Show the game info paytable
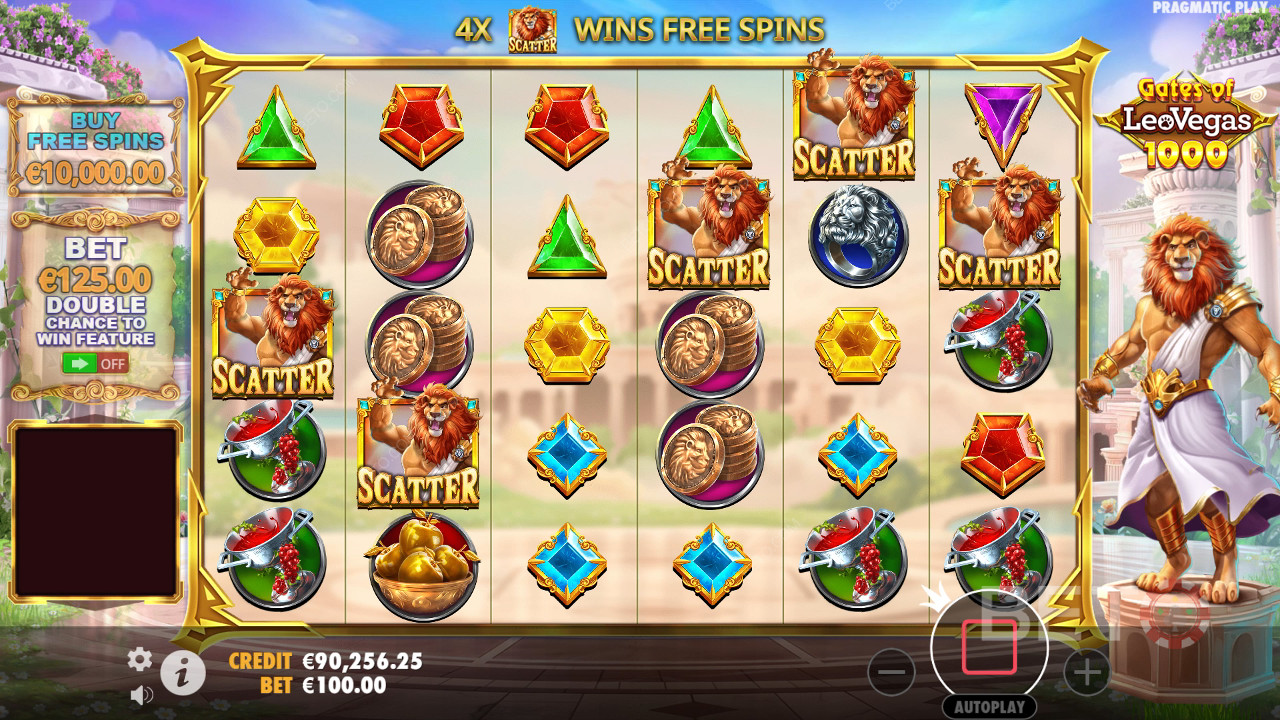1280x720 pixels. tap(182, 674)
